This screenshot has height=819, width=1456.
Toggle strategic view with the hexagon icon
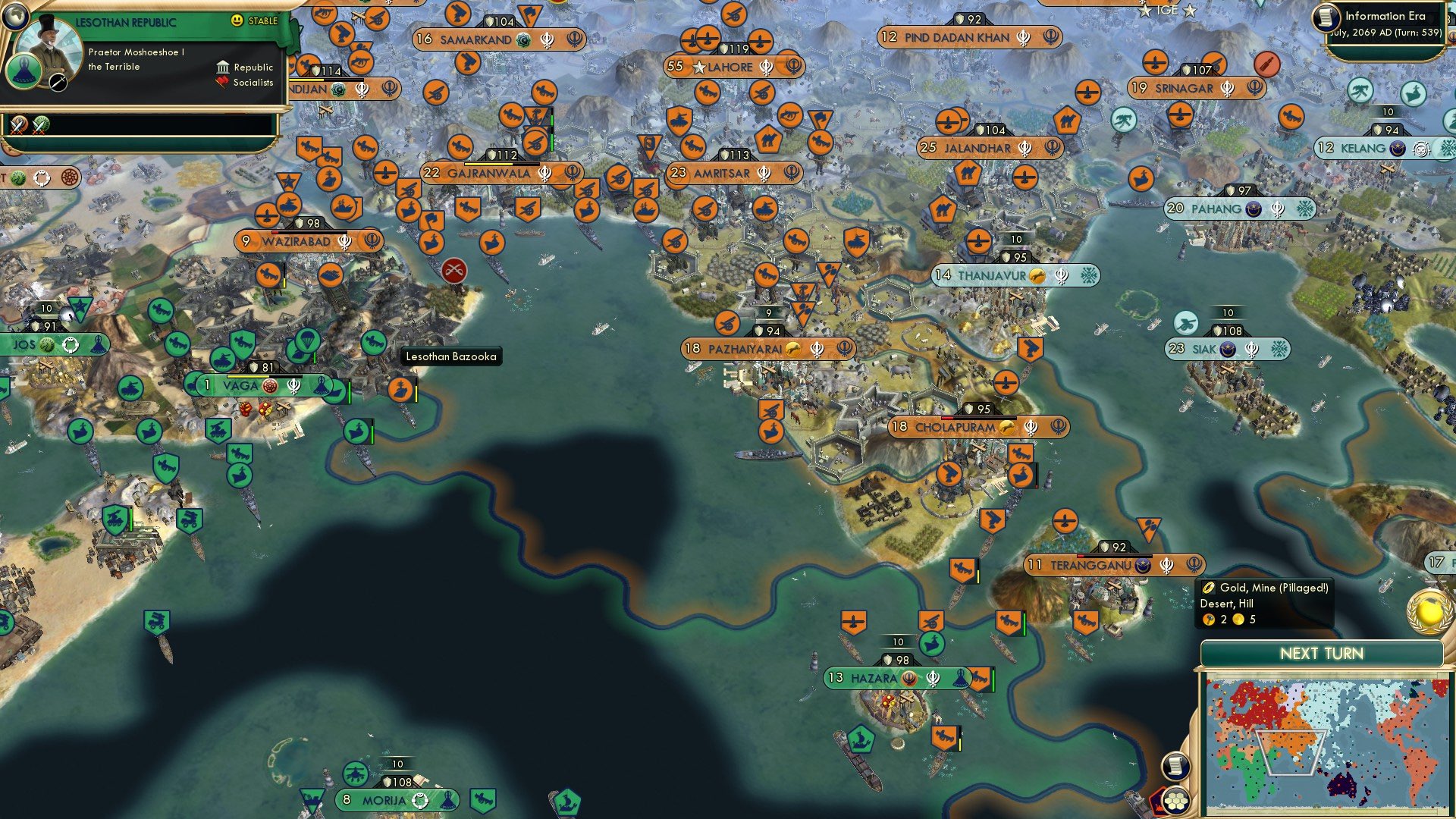point(1178,798)
